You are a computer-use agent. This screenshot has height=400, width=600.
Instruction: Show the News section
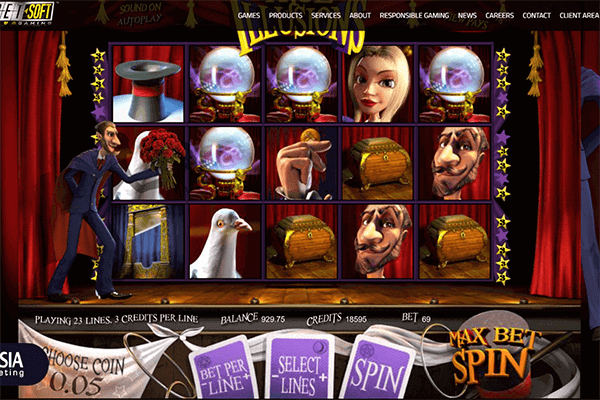(x=468, y=16)
